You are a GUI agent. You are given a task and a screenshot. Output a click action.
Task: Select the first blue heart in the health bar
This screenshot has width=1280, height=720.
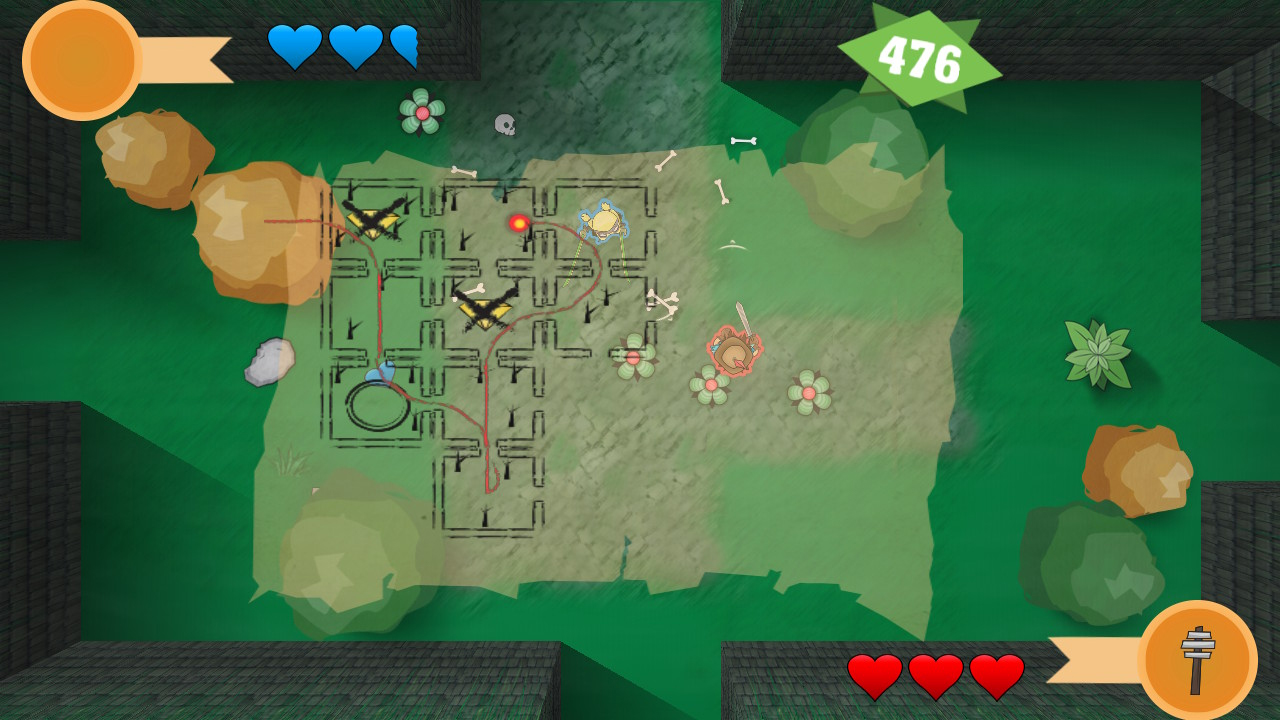click(x=293, y=46)
